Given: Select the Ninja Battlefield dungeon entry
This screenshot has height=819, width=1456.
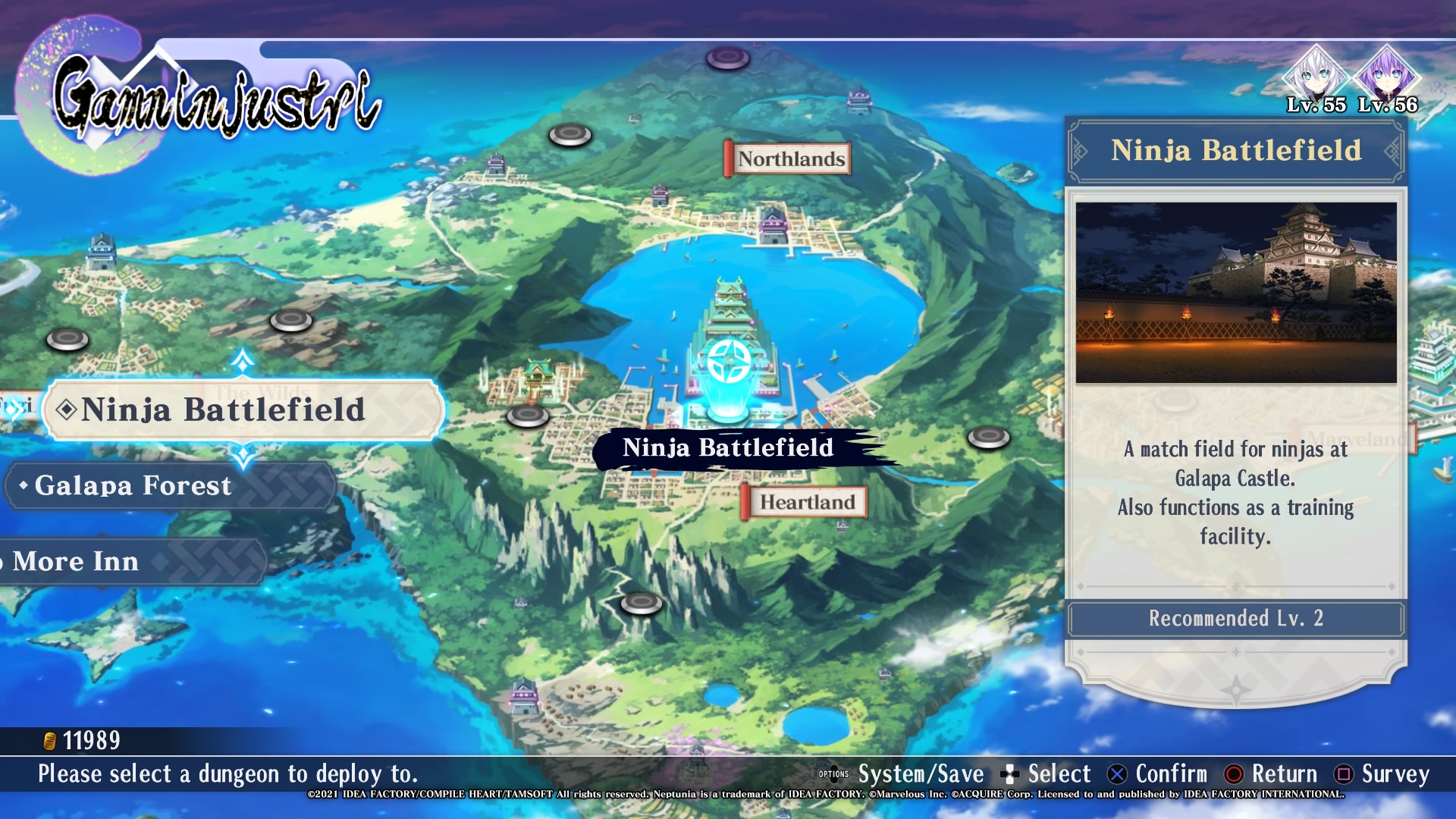Looking at the screenshot, I should pos(243,409).
